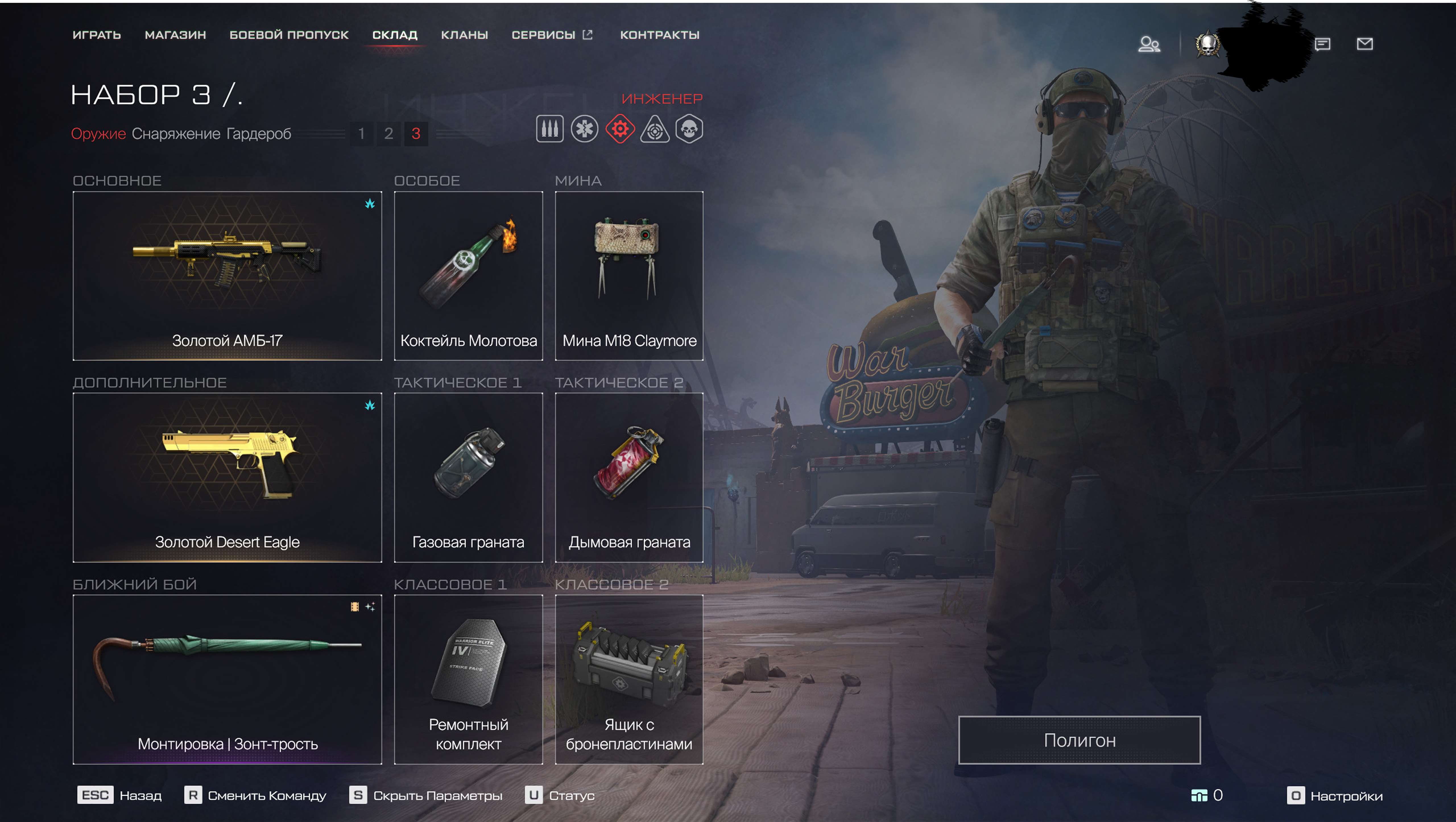This screenshot has width=1456, height=822.
Task: Click the red Engineer gear icon
Action: tap(621, 129)
